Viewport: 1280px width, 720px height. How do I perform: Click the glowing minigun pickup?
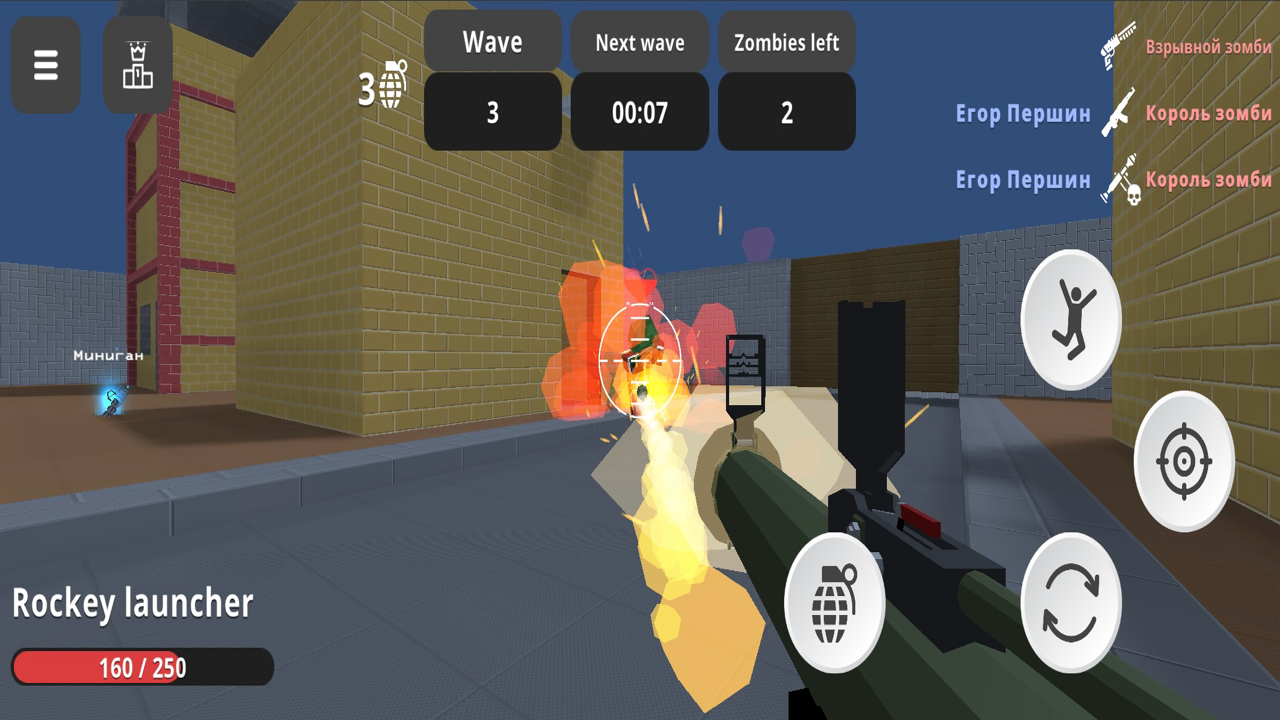(x=110, y=397)
